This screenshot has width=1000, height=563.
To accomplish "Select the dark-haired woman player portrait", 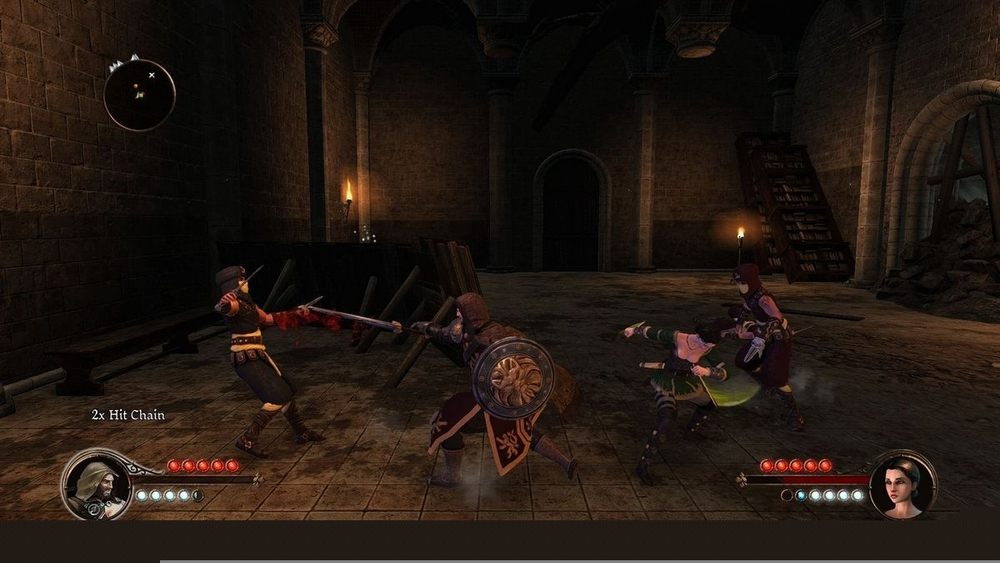I will click(x=903, y=485).
